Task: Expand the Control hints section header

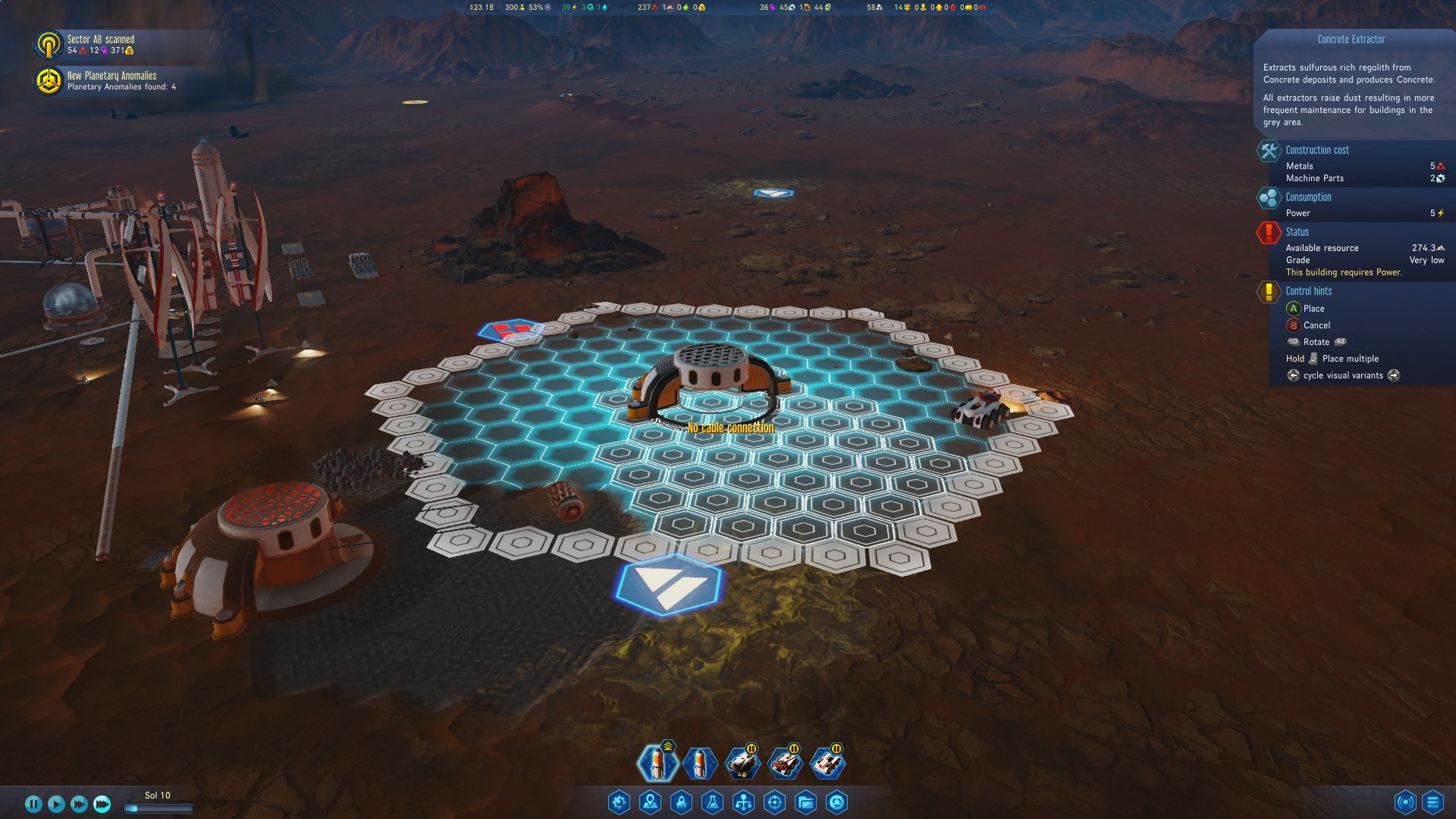Action: 1310,291
